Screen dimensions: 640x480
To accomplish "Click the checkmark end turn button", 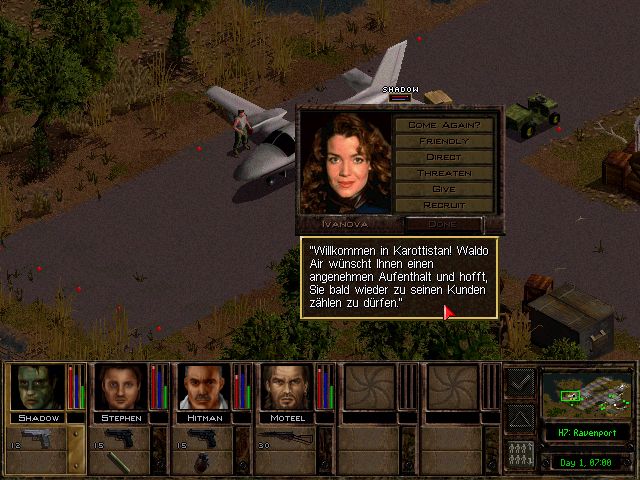I will click(x=519, y=380).
